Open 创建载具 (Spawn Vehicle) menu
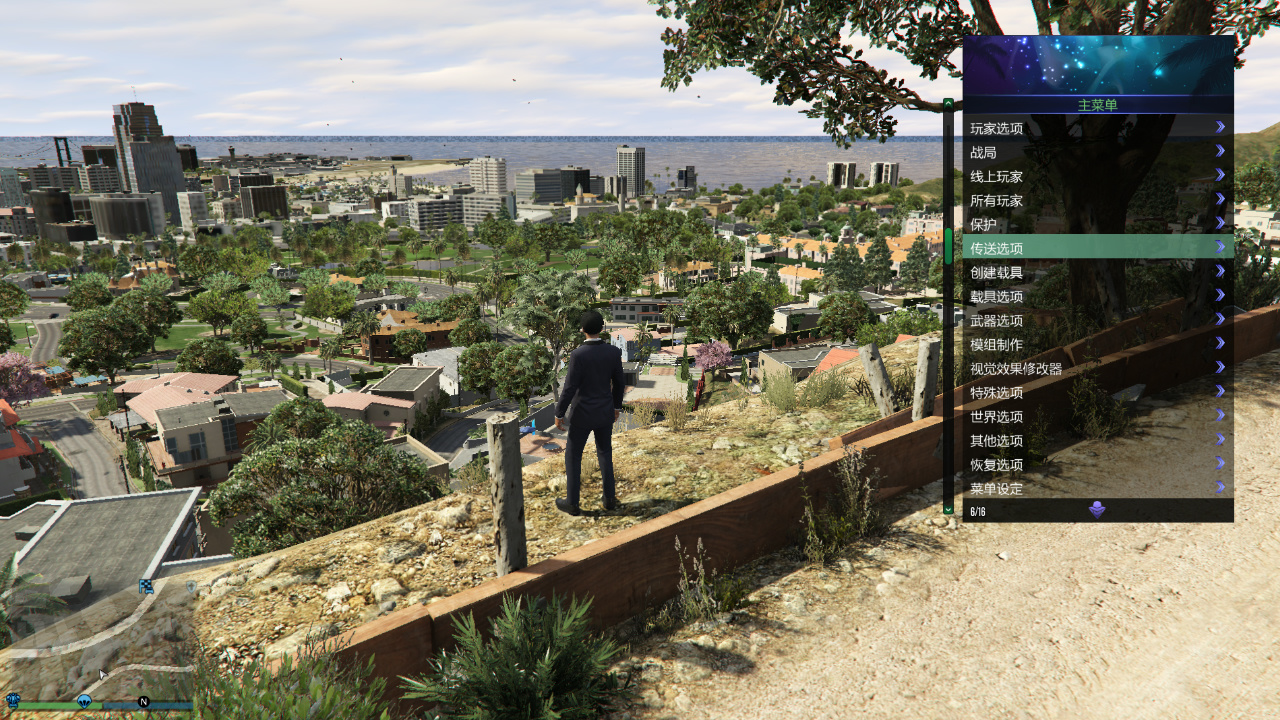The width and height of the screenshot is (1280, 720). coord(1097,272)
